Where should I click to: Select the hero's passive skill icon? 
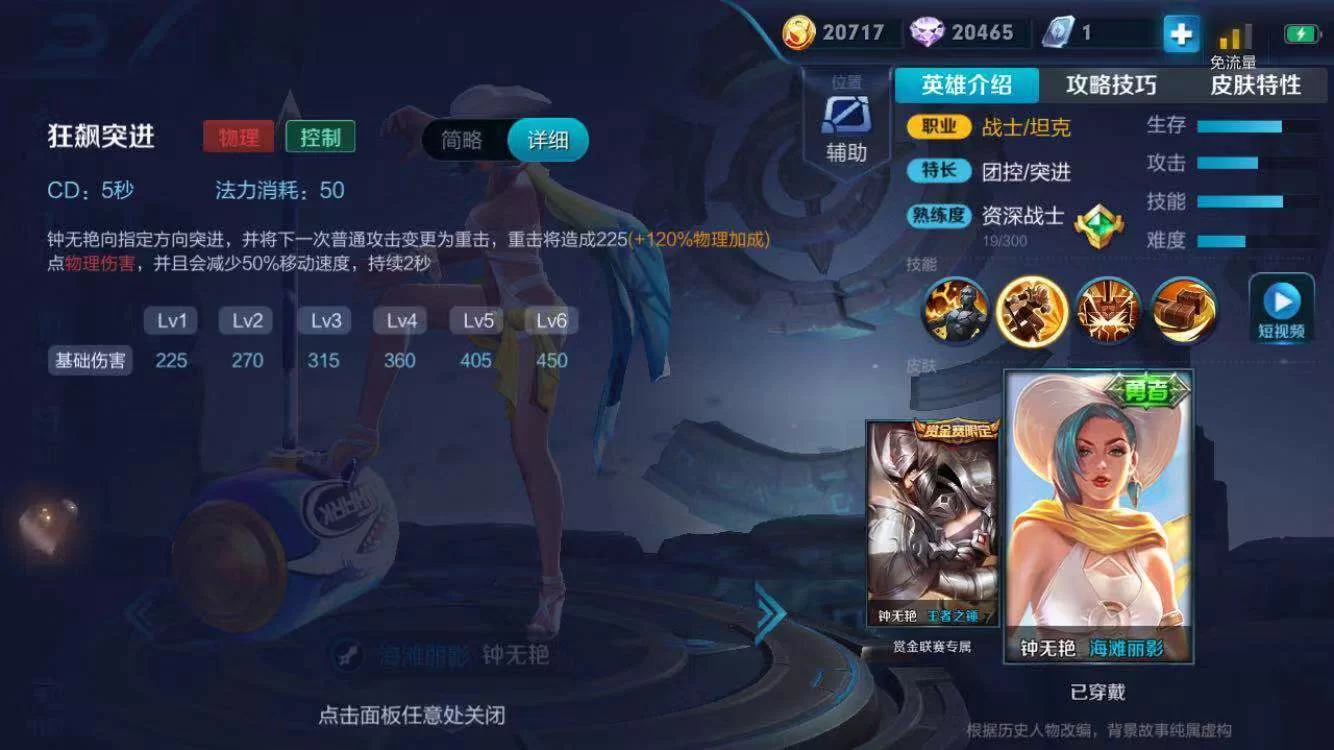958,312
